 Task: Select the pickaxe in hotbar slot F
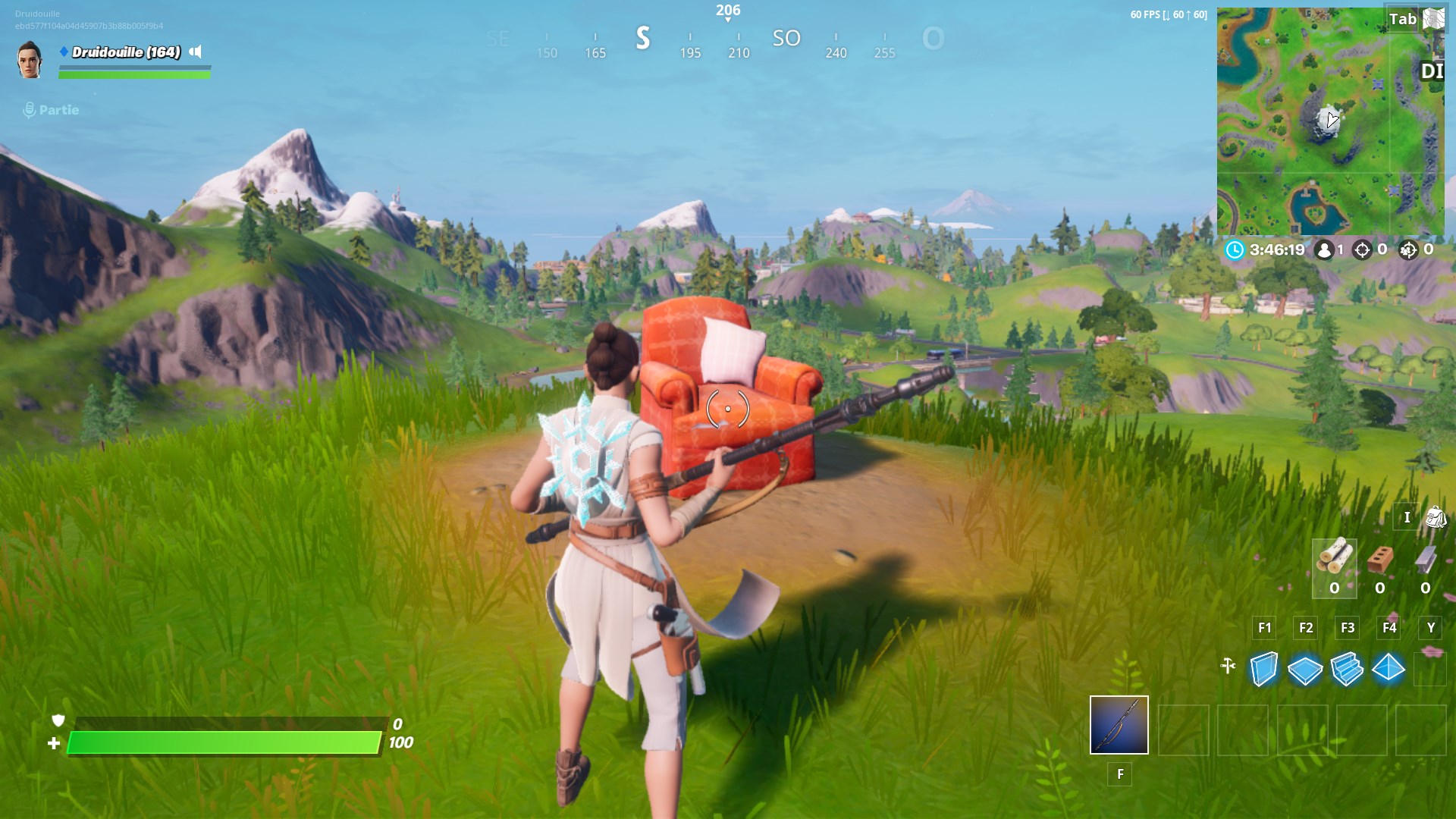tap(1119, 726)
